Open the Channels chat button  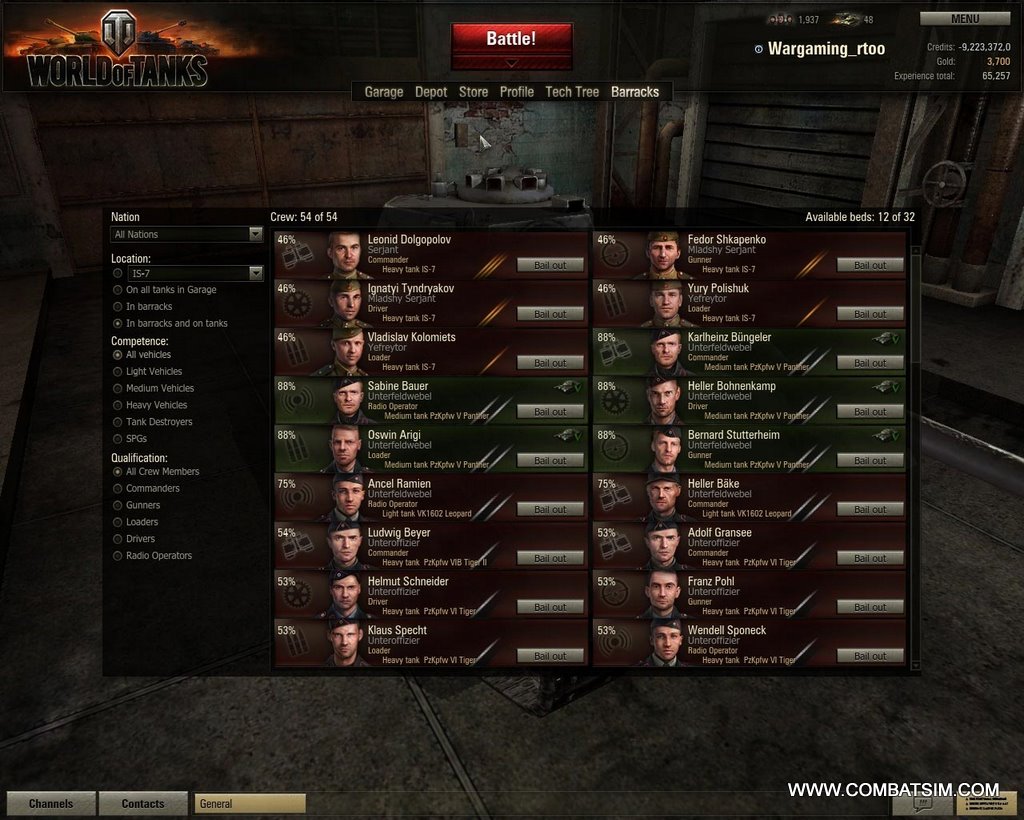point(51,803)
